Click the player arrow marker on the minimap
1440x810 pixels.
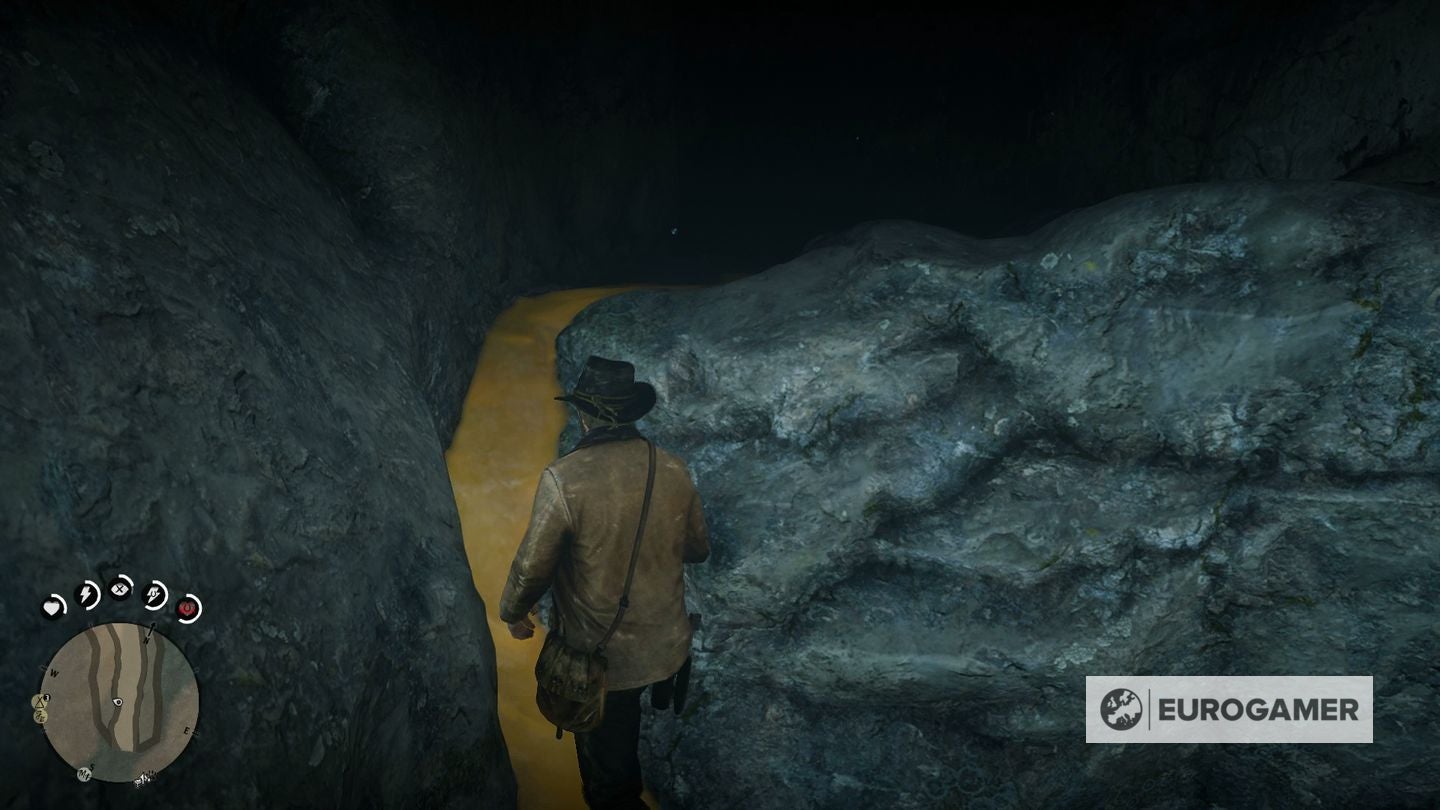pos(117,702)
